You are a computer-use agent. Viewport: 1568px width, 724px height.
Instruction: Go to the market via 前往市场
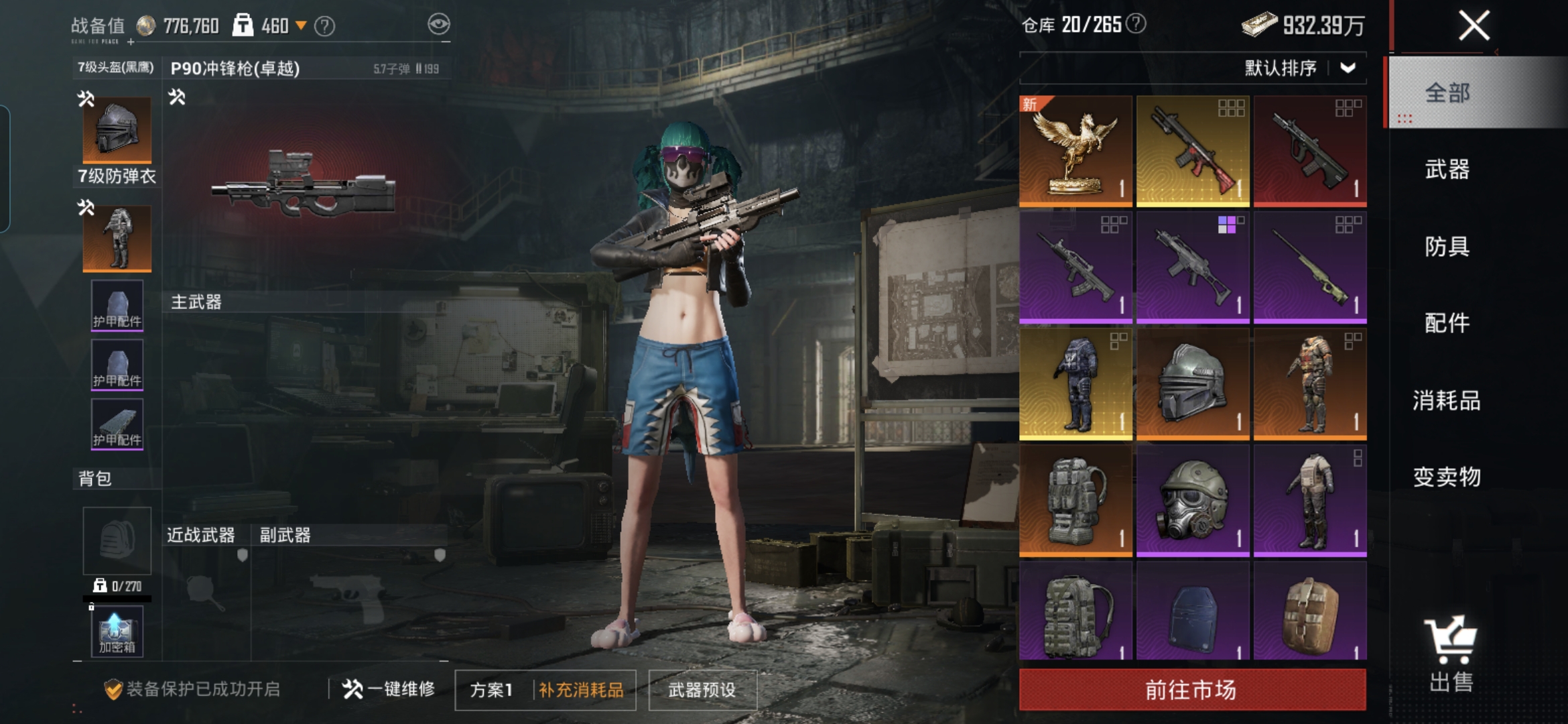click(x=1191, y=689)
